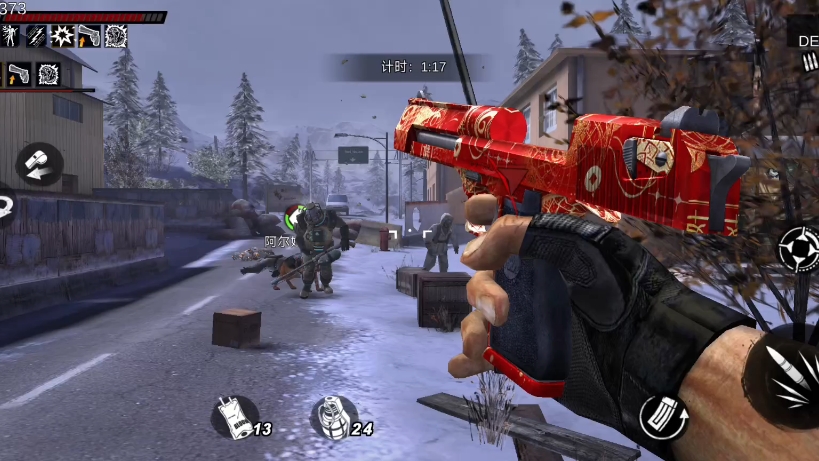
Task: Tap the whistle call button
Action: pos(39,165)
